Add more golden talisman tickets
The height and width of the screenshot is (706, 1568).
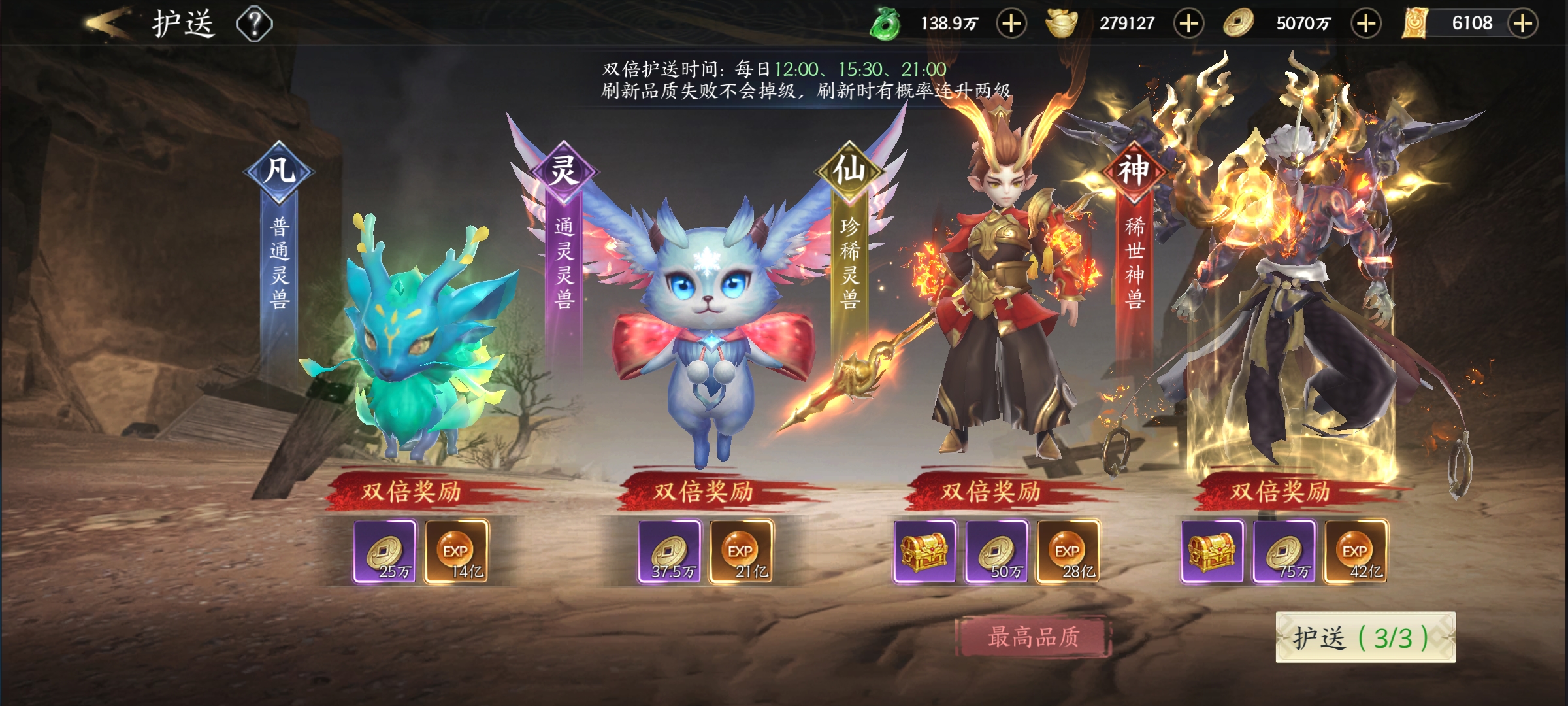point(1523,24)
